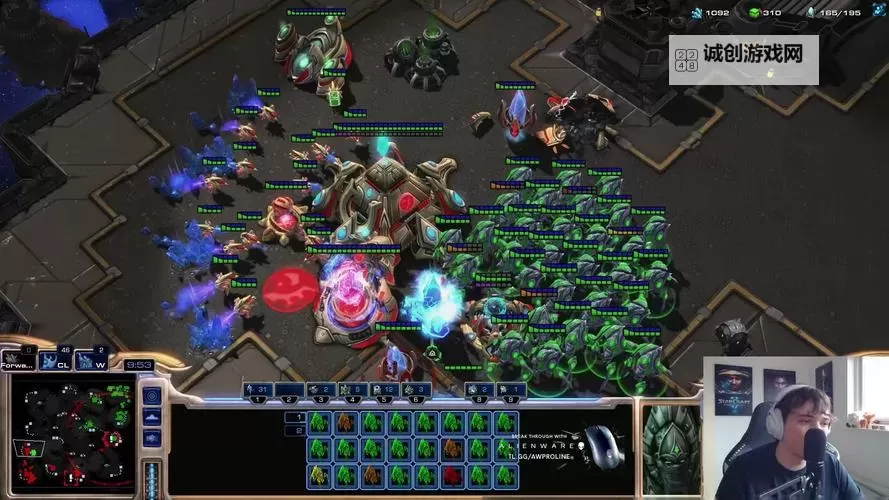889x500 pixels.
Task: Select control group 9
Action: [x=511, y=389]
